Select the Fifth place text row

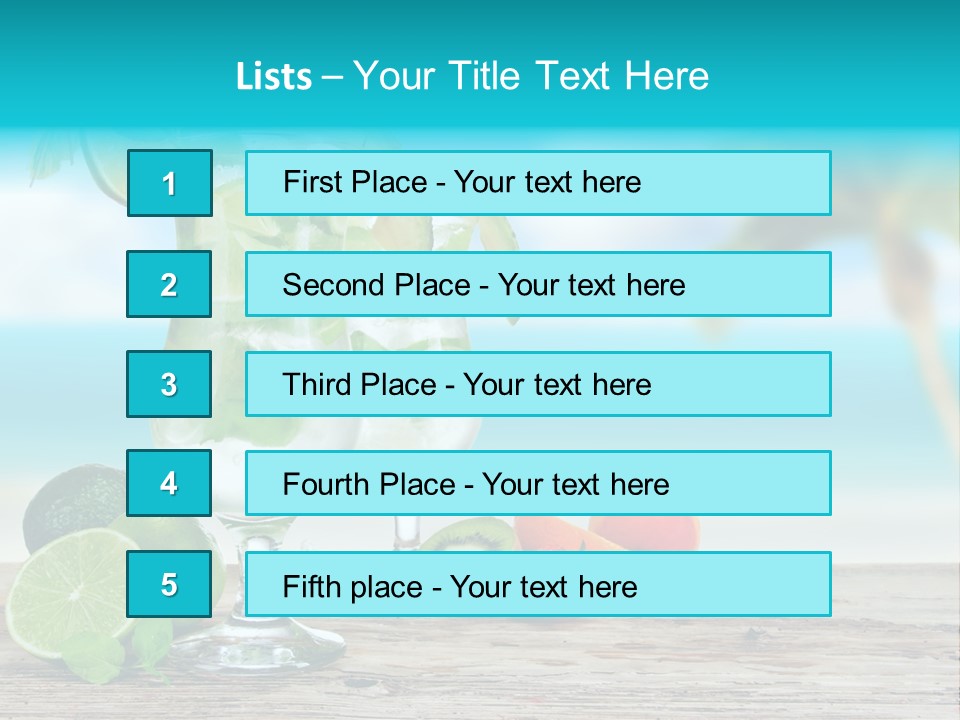coord(538,584)
